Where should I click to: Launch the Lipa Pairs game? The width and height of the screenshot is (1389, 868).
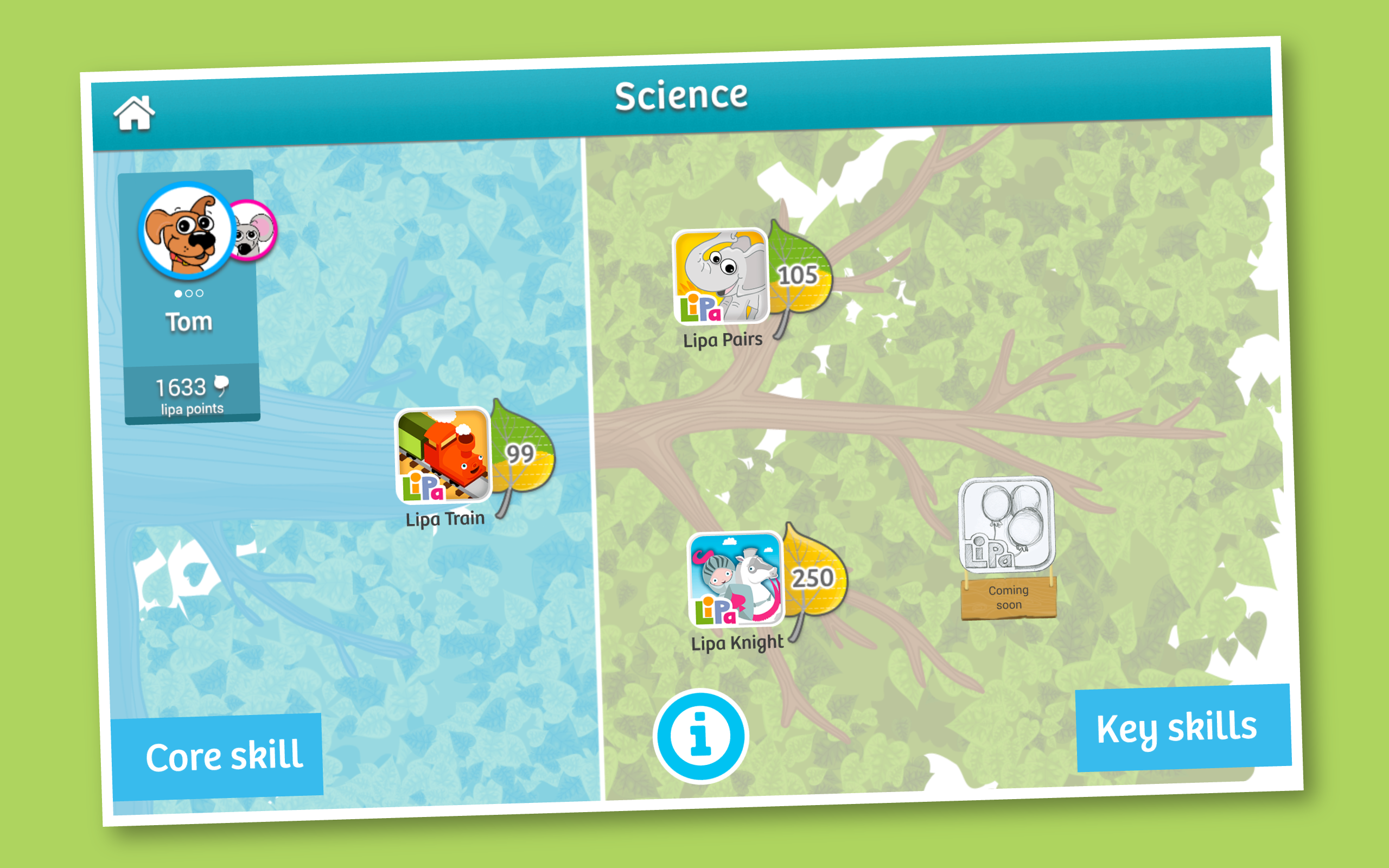[x=721, y=276]
